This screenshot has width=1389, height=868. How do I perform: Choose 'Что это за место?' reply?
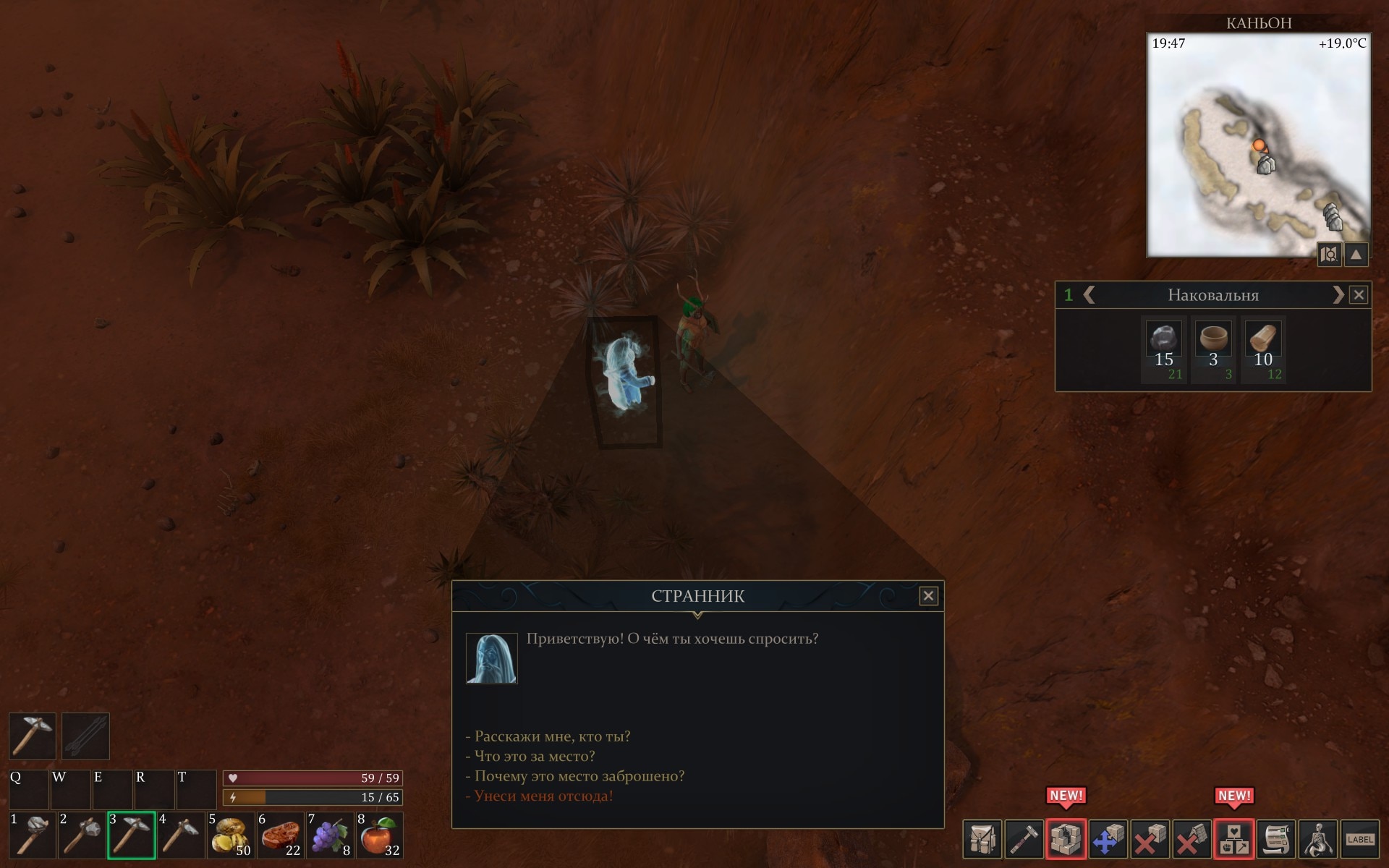click(534, 756)
